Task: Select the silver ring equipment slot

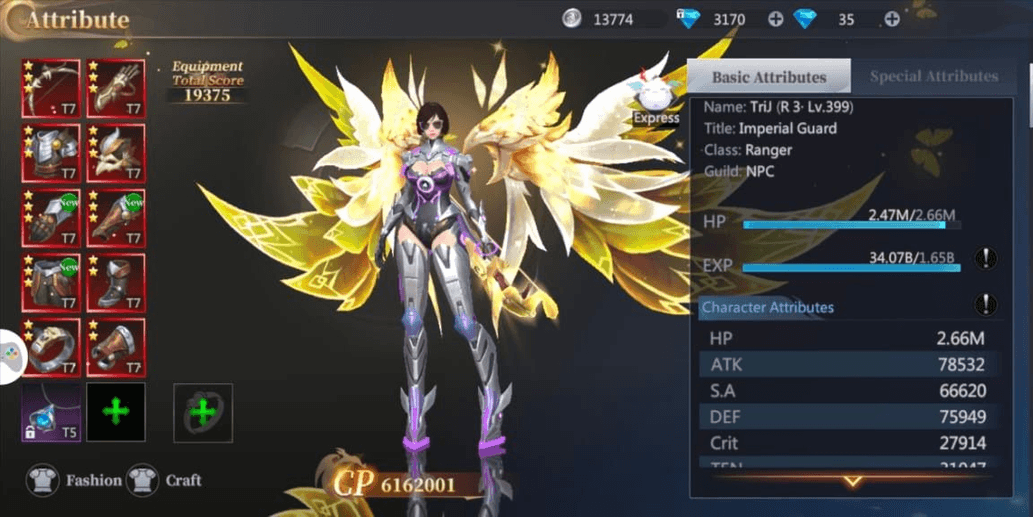Action: point(52,347)
